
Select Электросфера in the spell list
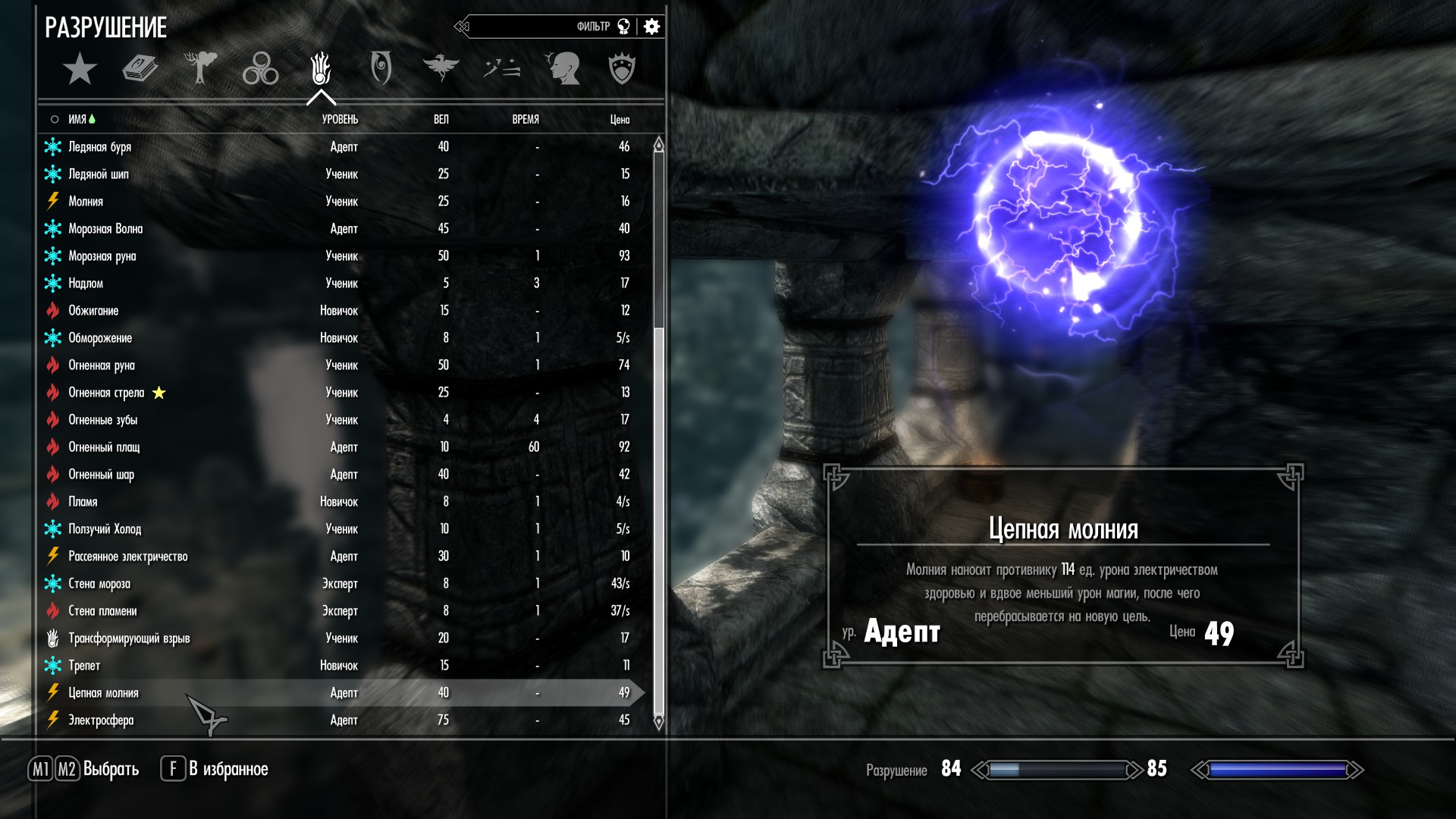pyautogui.click(x=101, y=720)
